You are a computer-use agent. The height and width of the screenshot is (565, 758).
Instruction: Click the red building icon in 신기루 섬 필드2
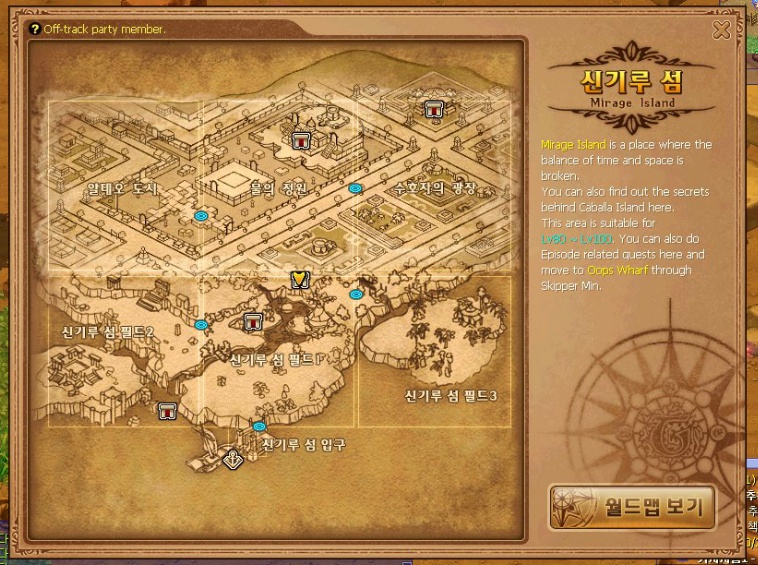[x=168, y=409]
